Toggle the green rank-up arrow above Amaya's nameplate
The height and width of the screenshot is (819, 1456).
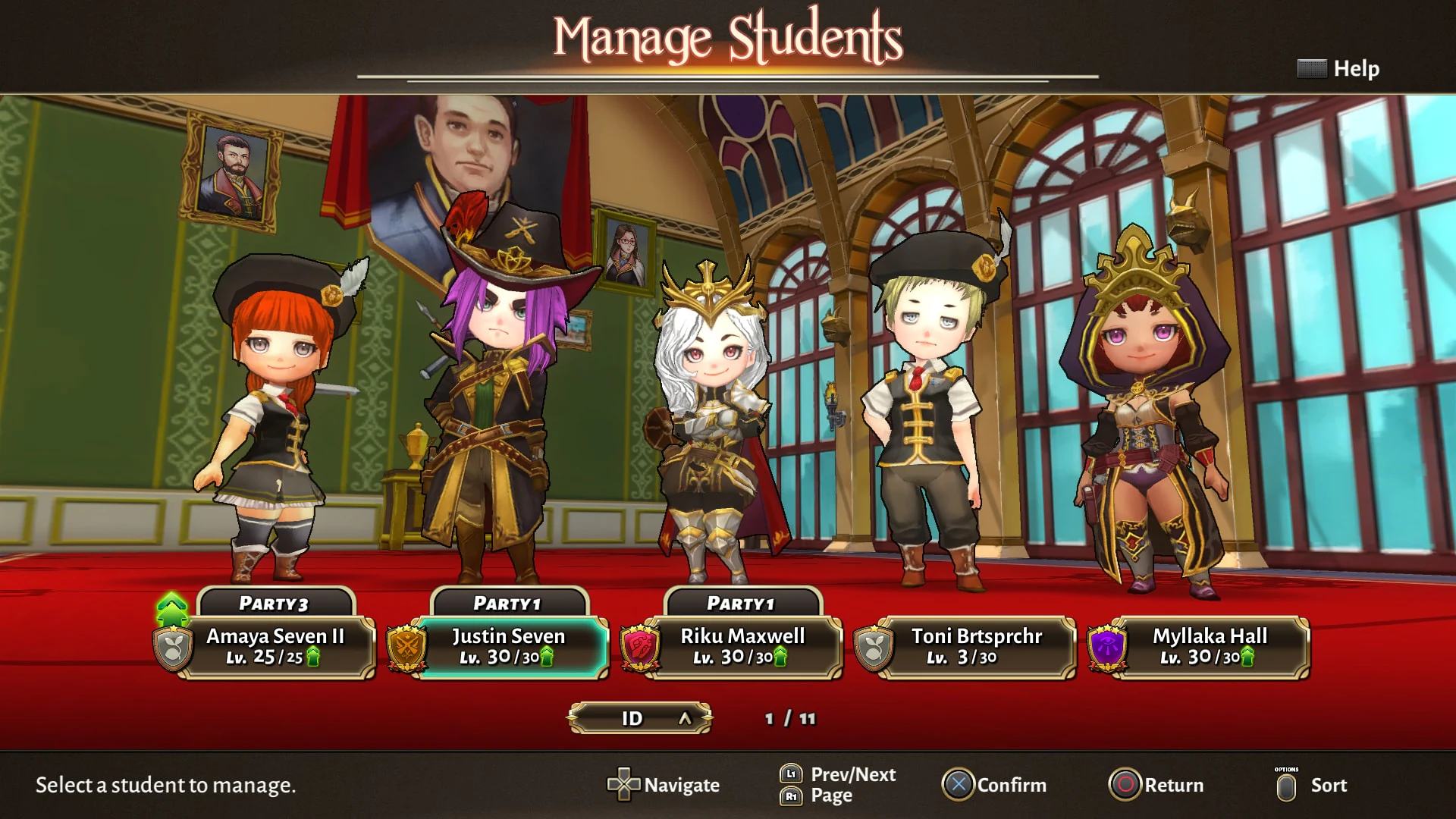(171, 607)
